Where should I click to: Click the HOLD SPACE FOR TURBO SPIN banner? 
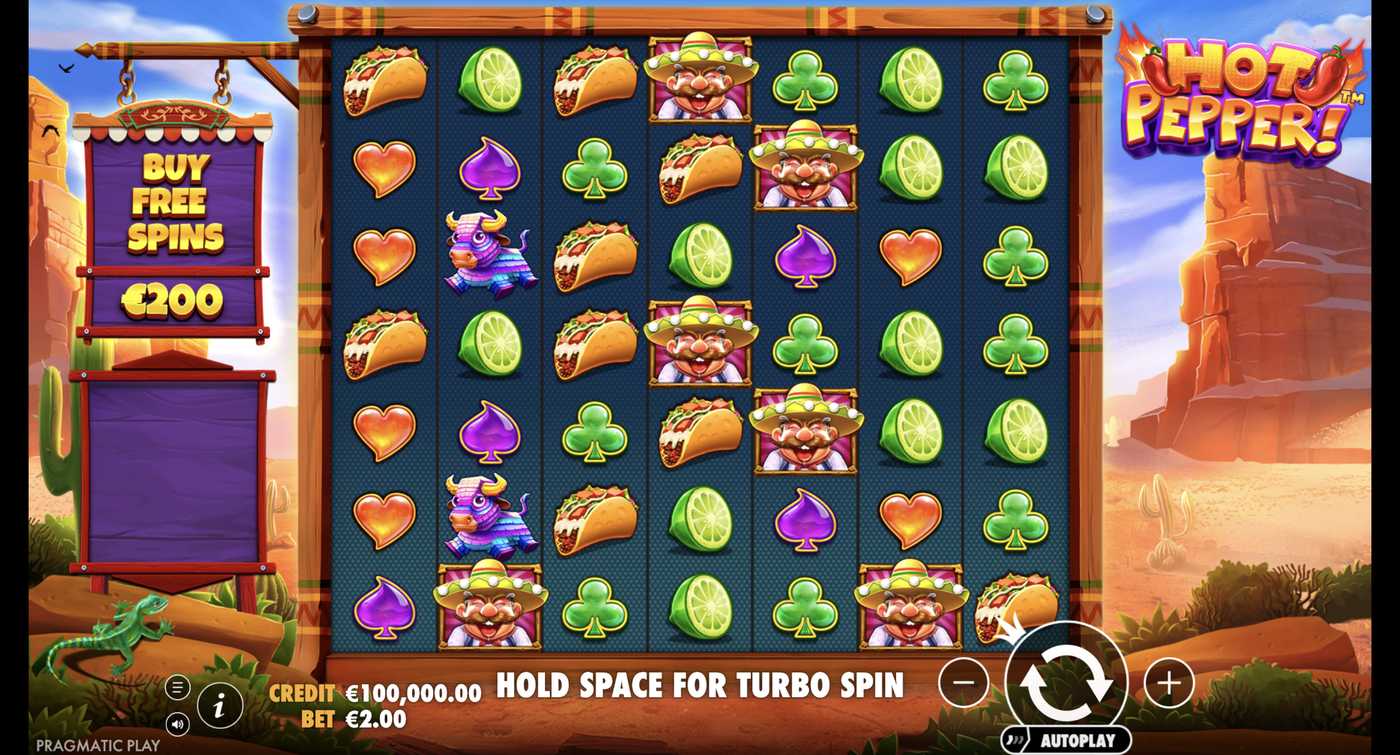700,685
